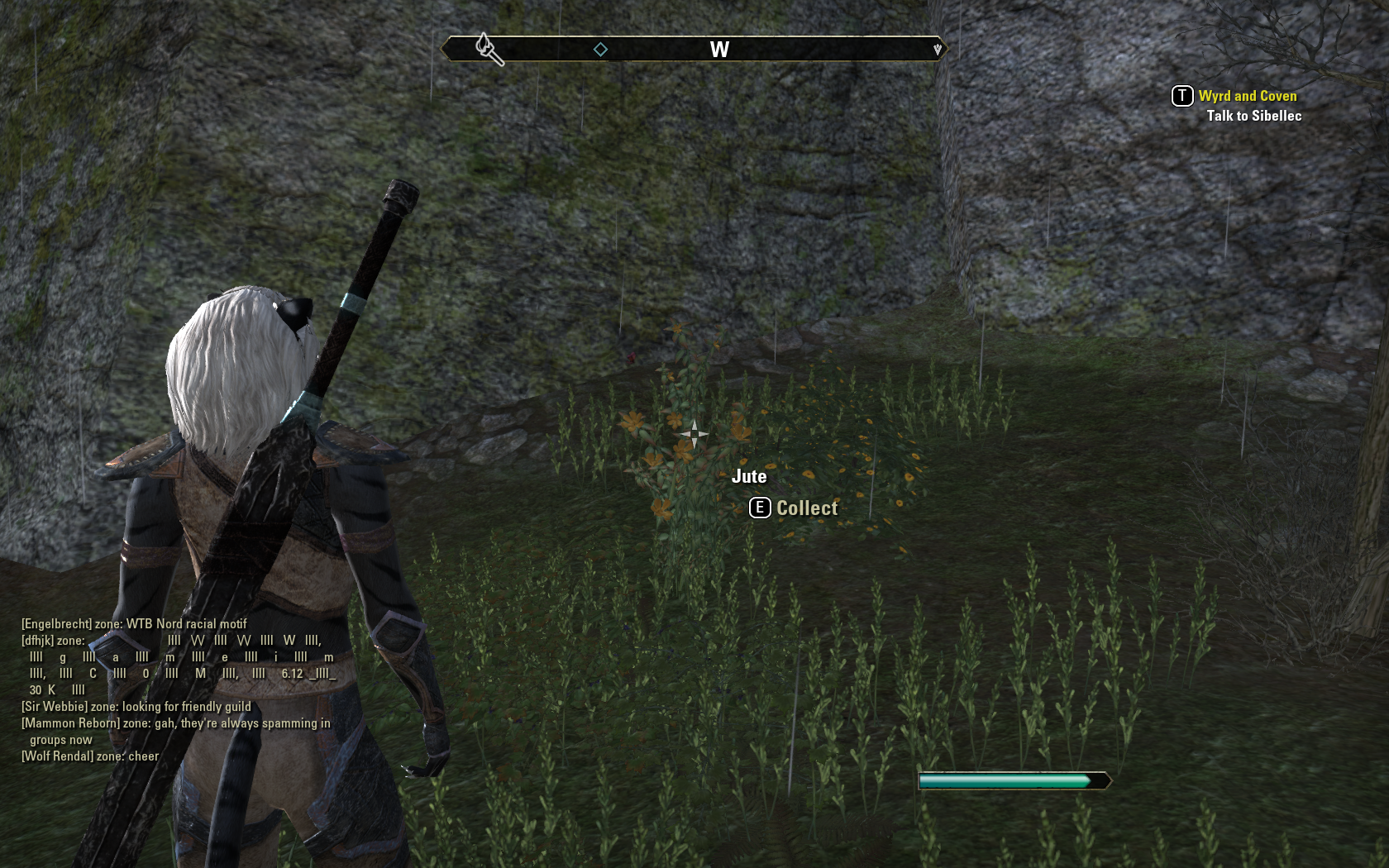Click the W heading on the compass

click(x=719, y=50)
